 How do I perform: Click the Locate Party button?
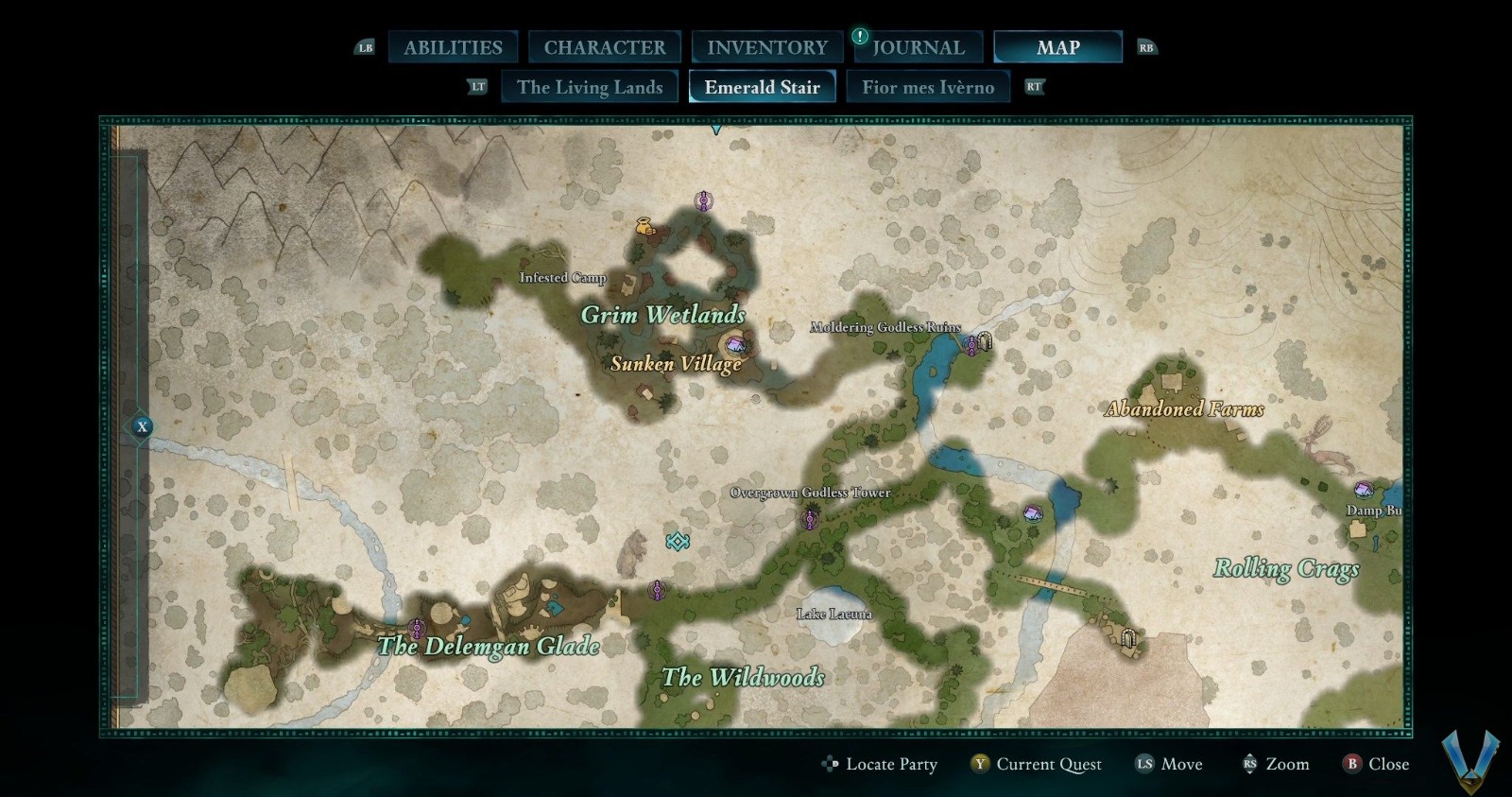coord(880,764)
